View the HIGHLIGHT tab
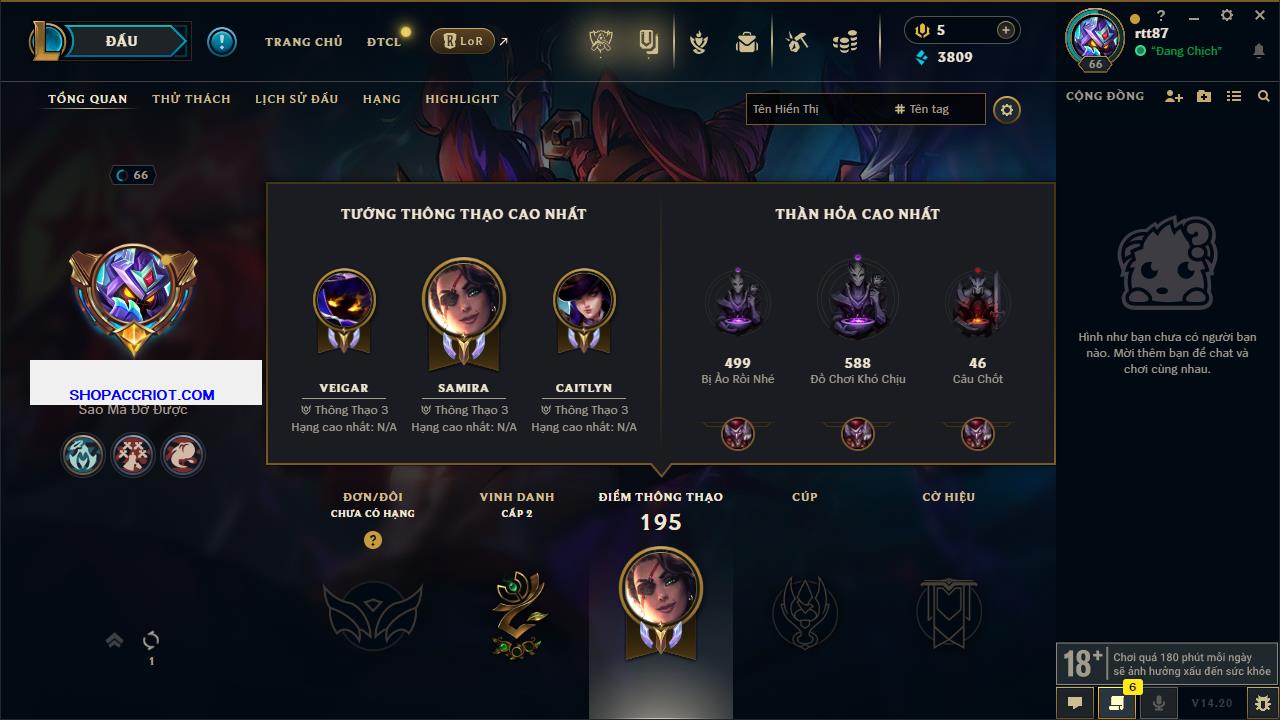The height and width of the screenshot is (720, 1280). (461, 99)
